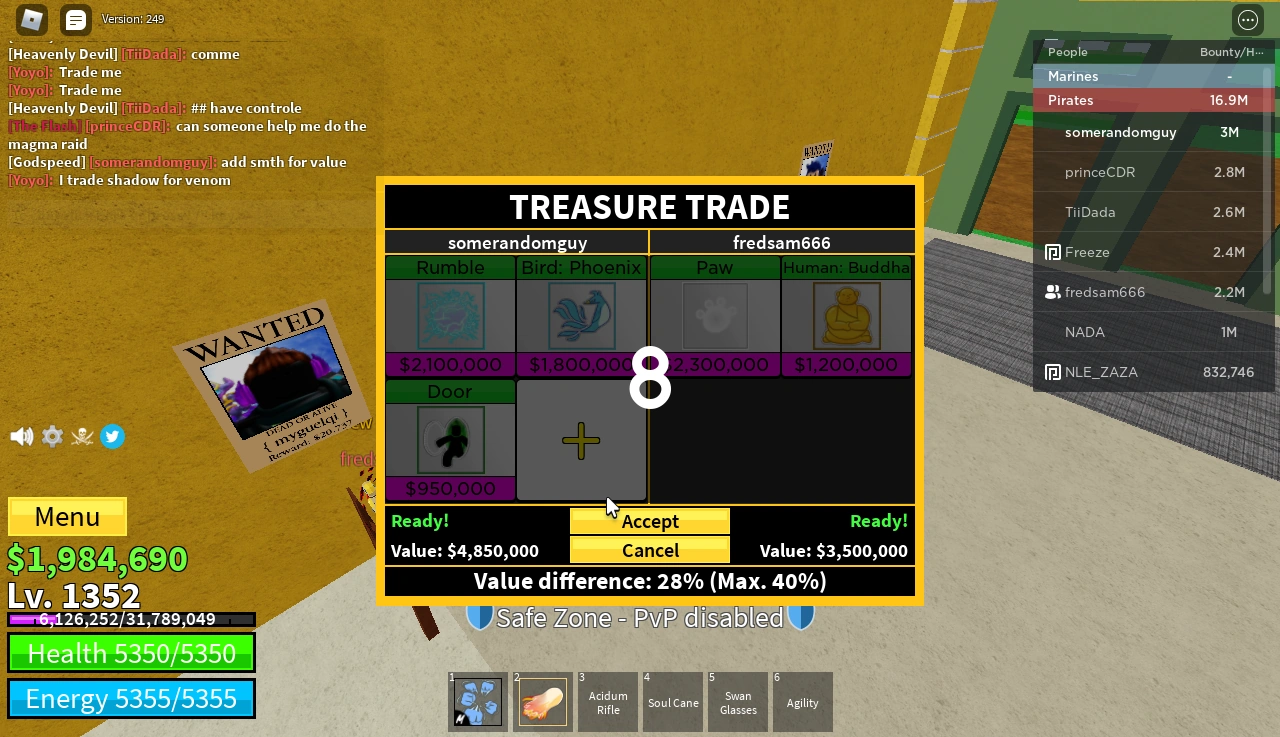
Task: Click the plus slot to add an item
Action: click(x=581, y=440)
